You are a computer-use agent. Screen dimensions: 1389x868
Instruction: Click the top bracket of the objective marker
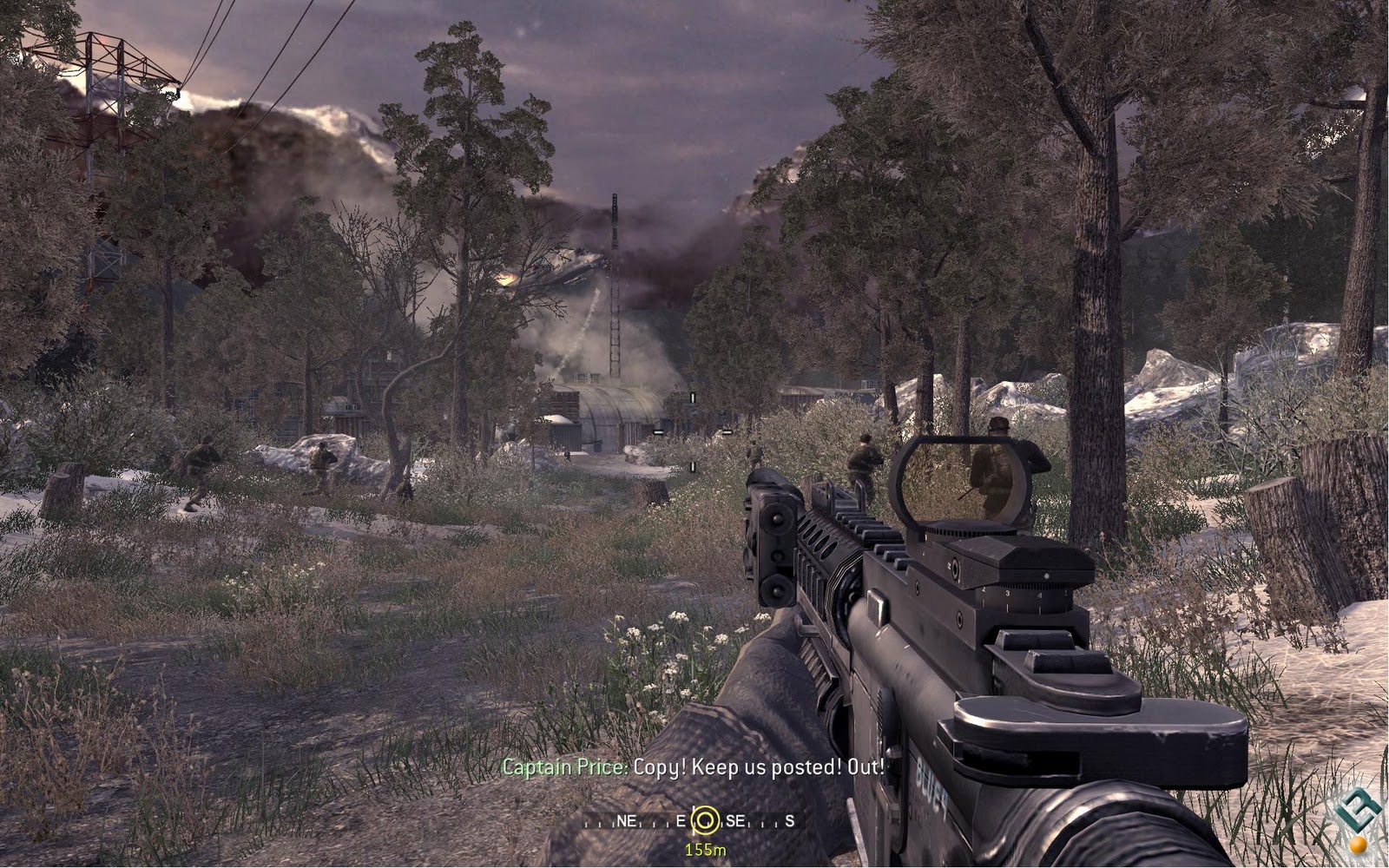click(693, 398)
